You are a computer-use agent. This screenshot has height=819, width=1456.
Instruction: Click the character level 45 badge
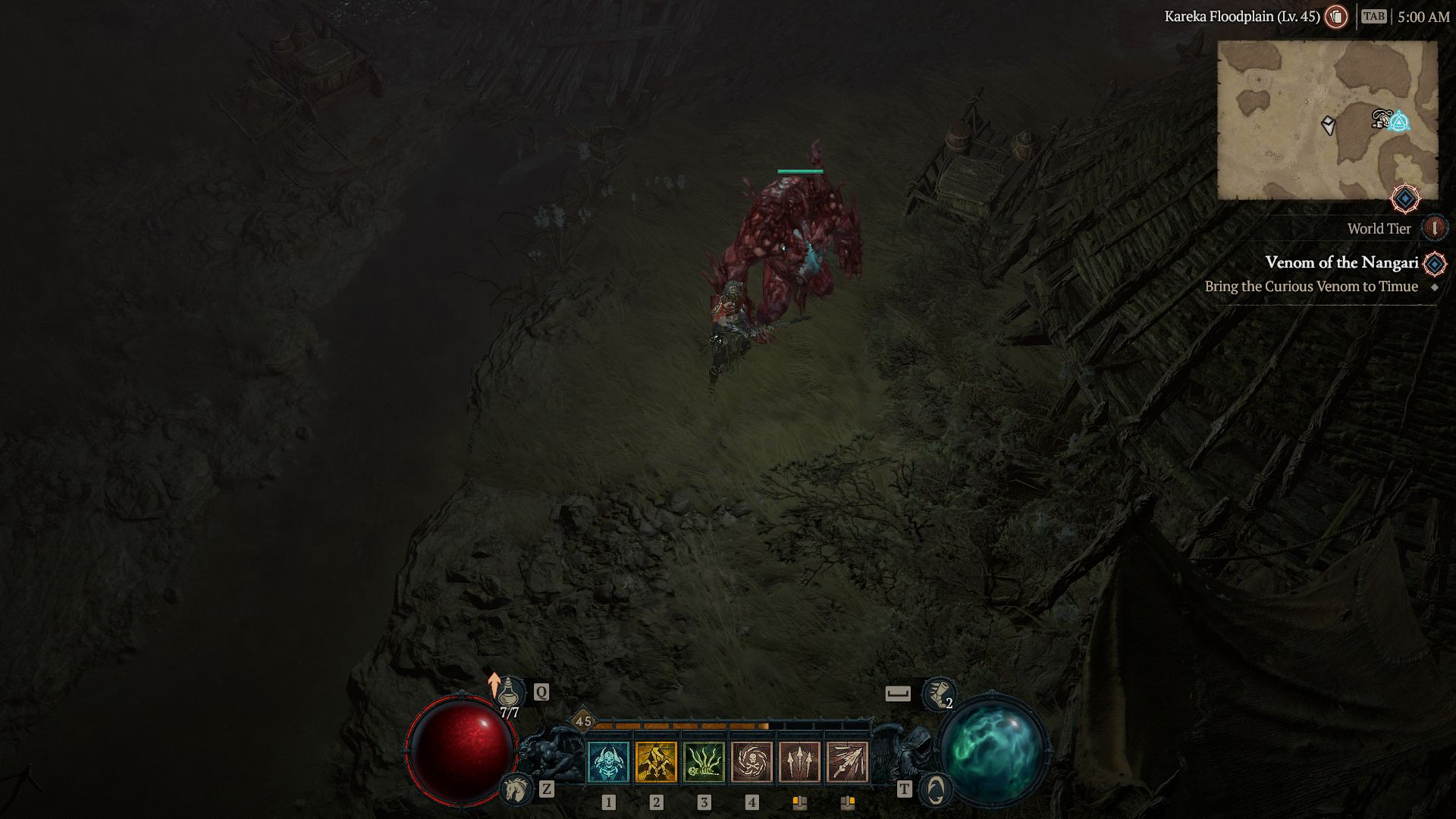(x=583, y=721)
